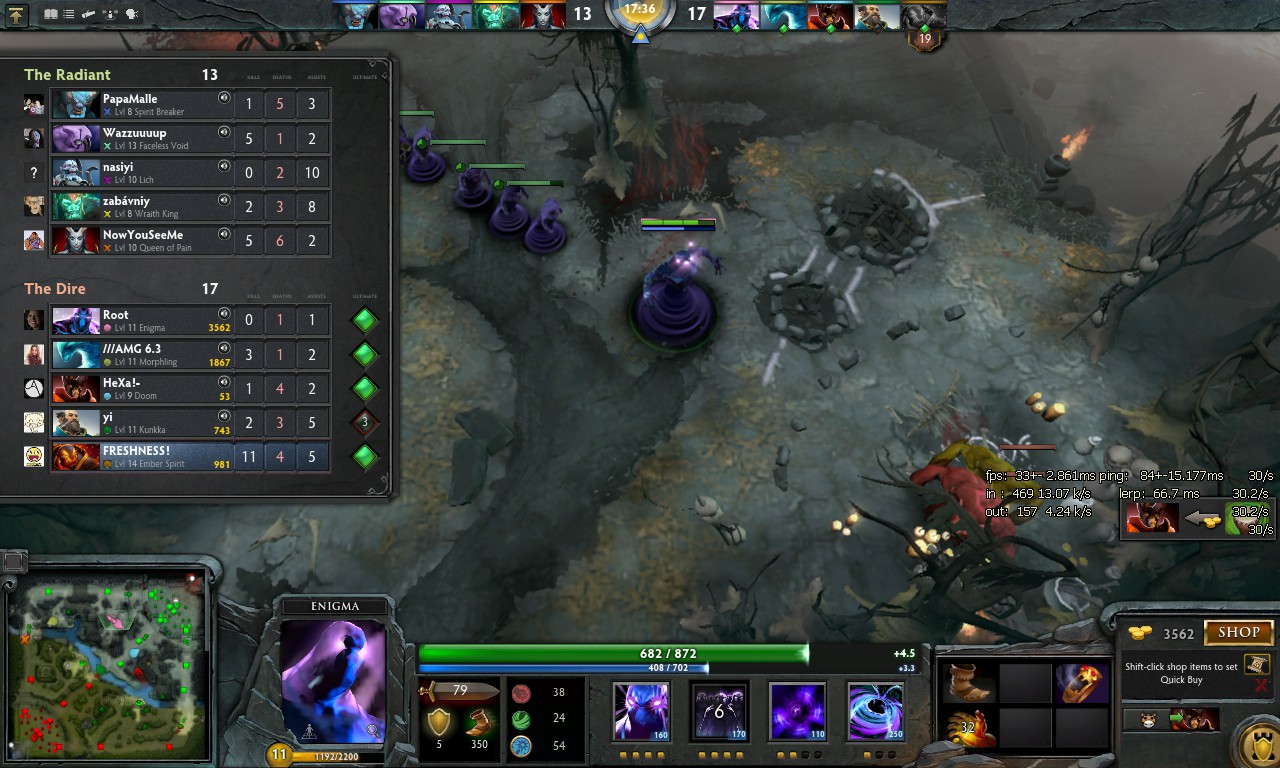Open the main menu arrow button
Viewport: 1280px width, 768px height.
(x=18, y=15)
